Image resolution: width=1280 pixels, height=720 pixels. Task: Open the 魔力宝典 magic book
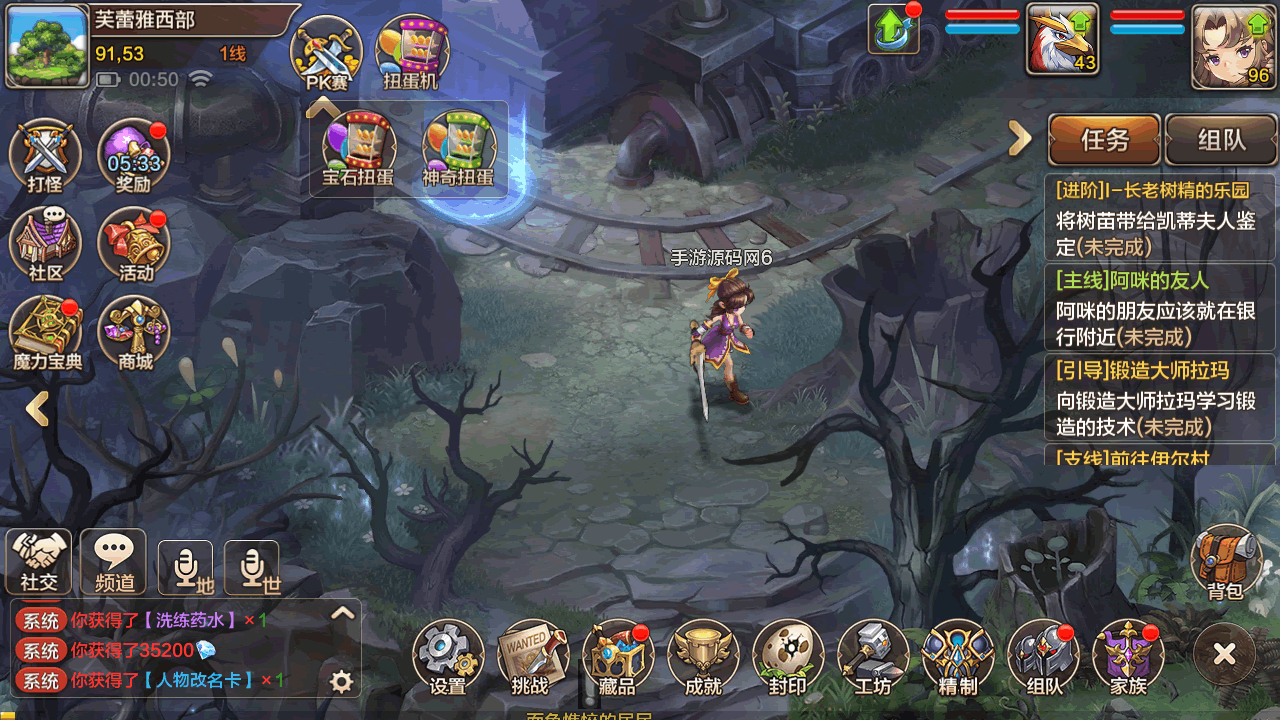coord(46,332)
